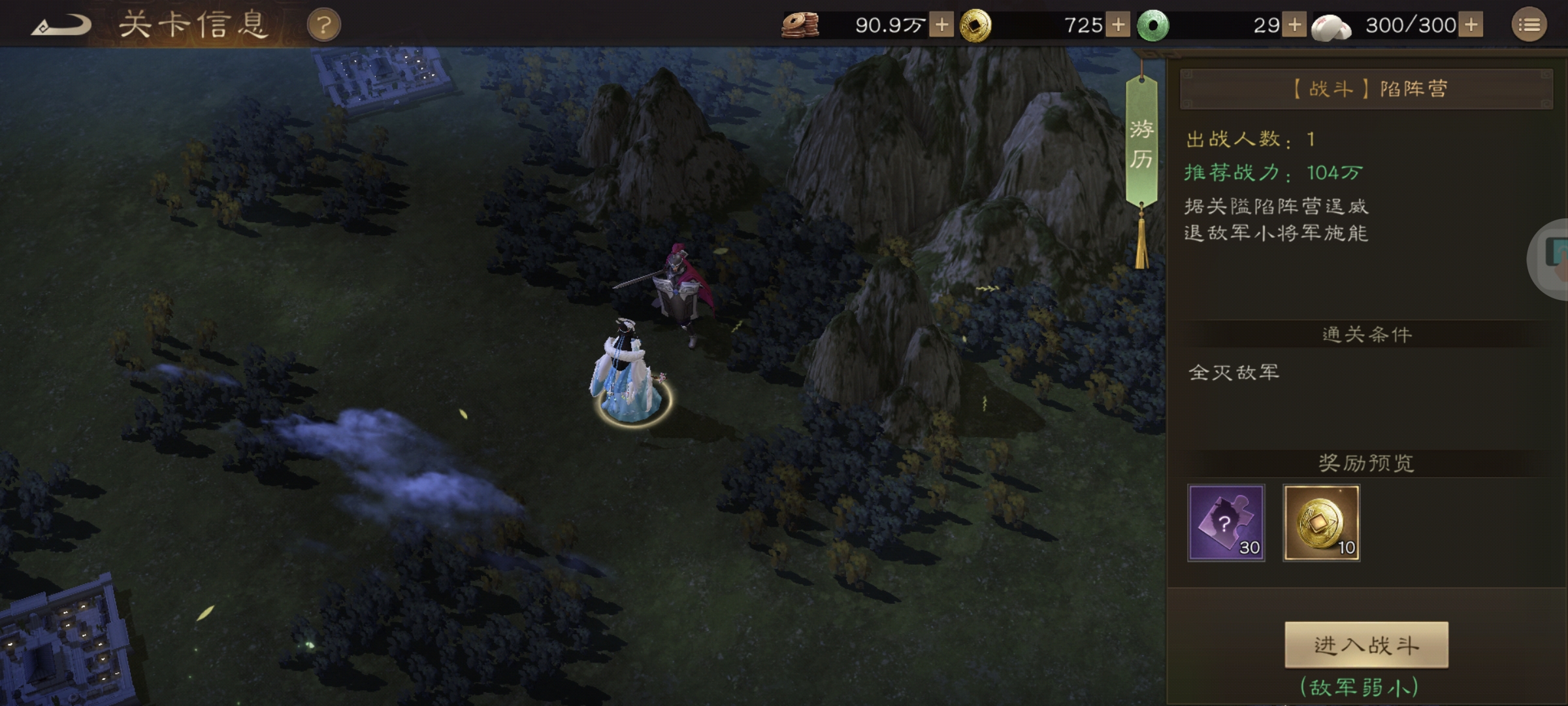
Task: Add gold coins via plus button
Action: (x=1118, y=25)
